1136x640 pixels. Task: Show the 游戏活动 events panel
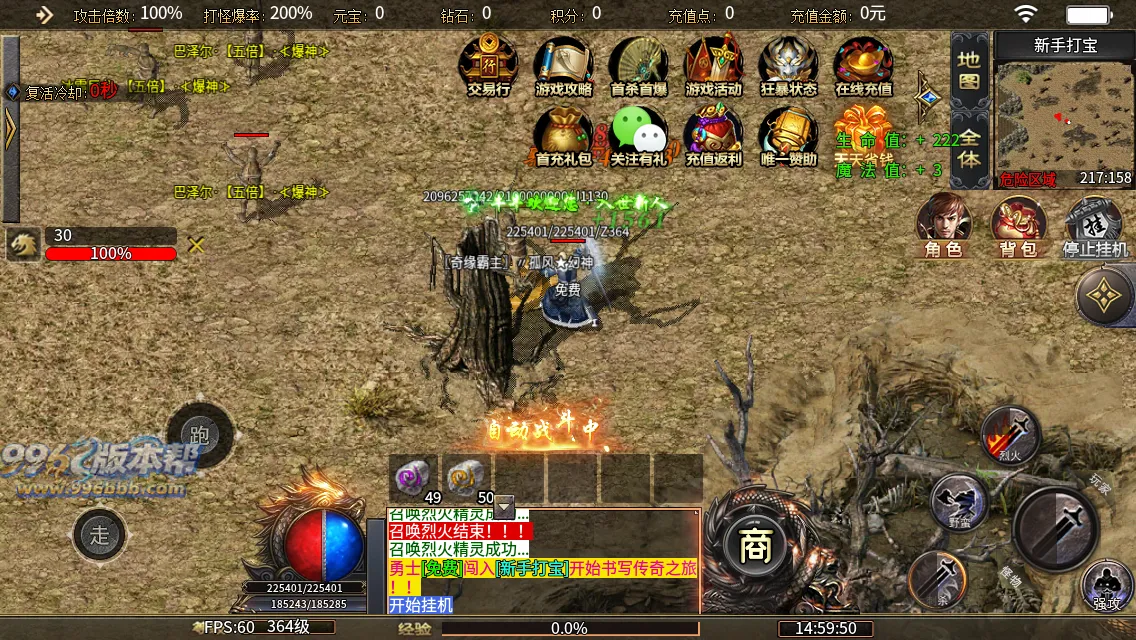[x=713, y=65]
